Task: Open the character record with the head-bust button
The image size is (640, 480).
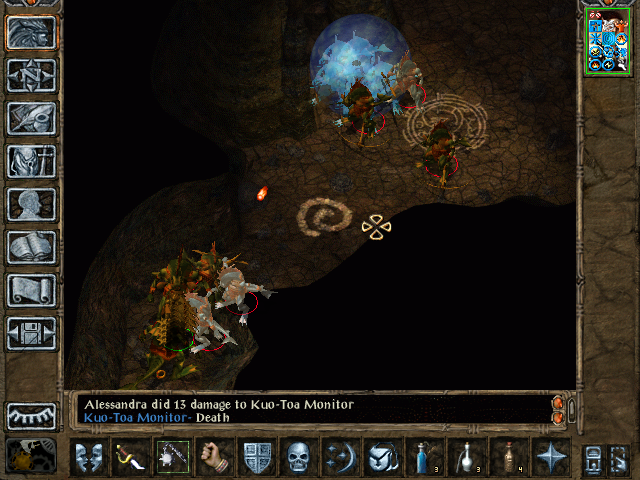Action: tap(31, 204)
